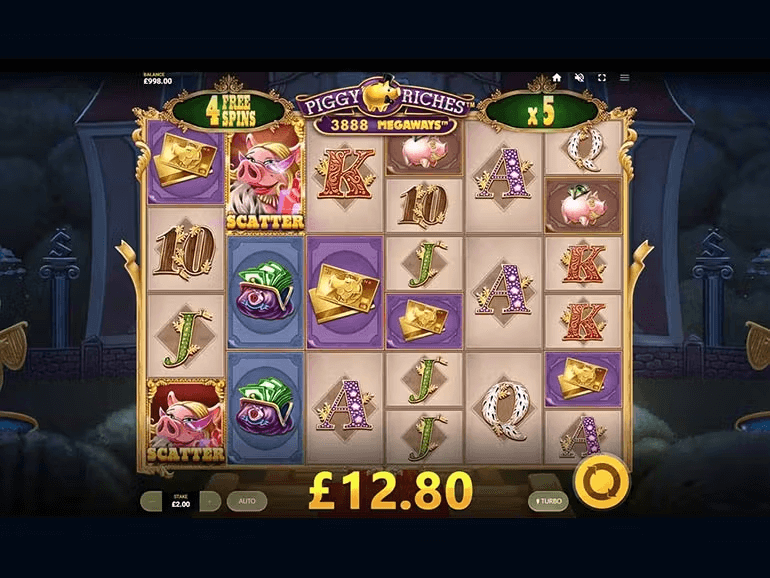Go to the home screen
This screenshot has height=578, width=770.
[557, 77]
